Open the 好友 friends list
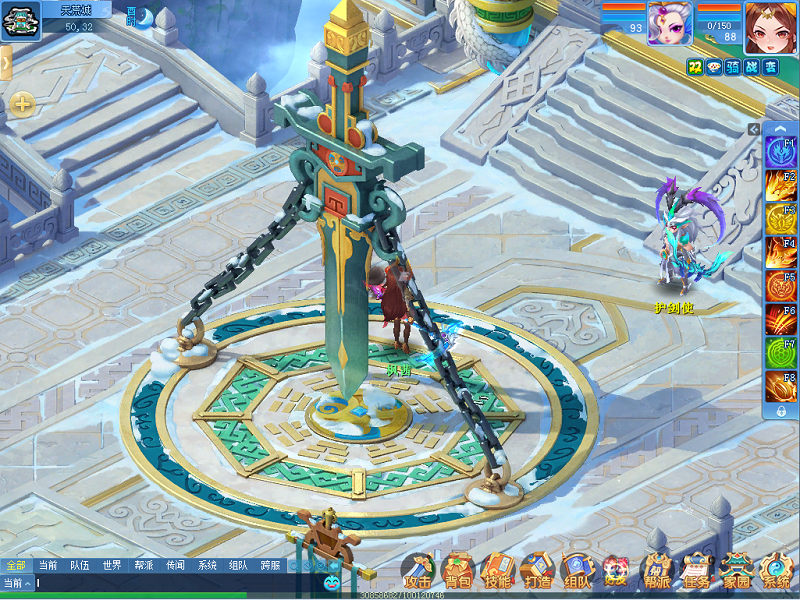800x600 pixels. tap(616, 571)
